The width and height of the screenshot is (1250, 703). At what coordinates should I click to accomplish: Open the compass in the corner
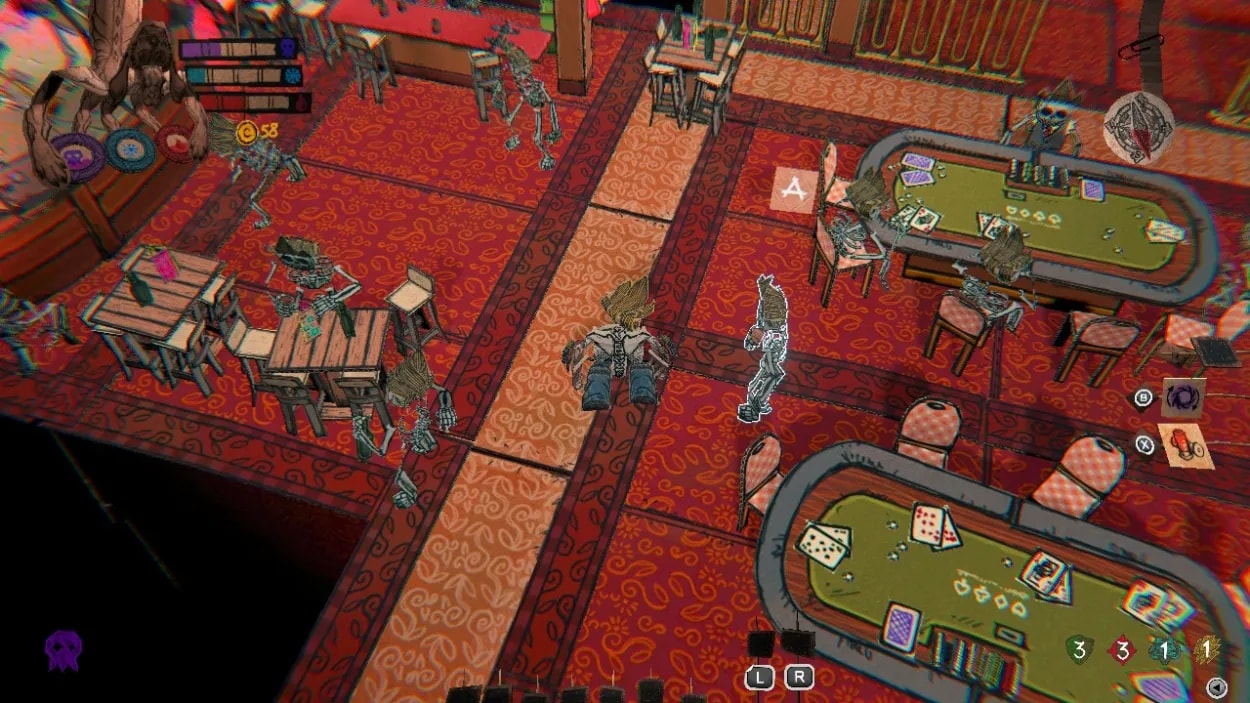pyautogui.click(x=1139, y=127)
